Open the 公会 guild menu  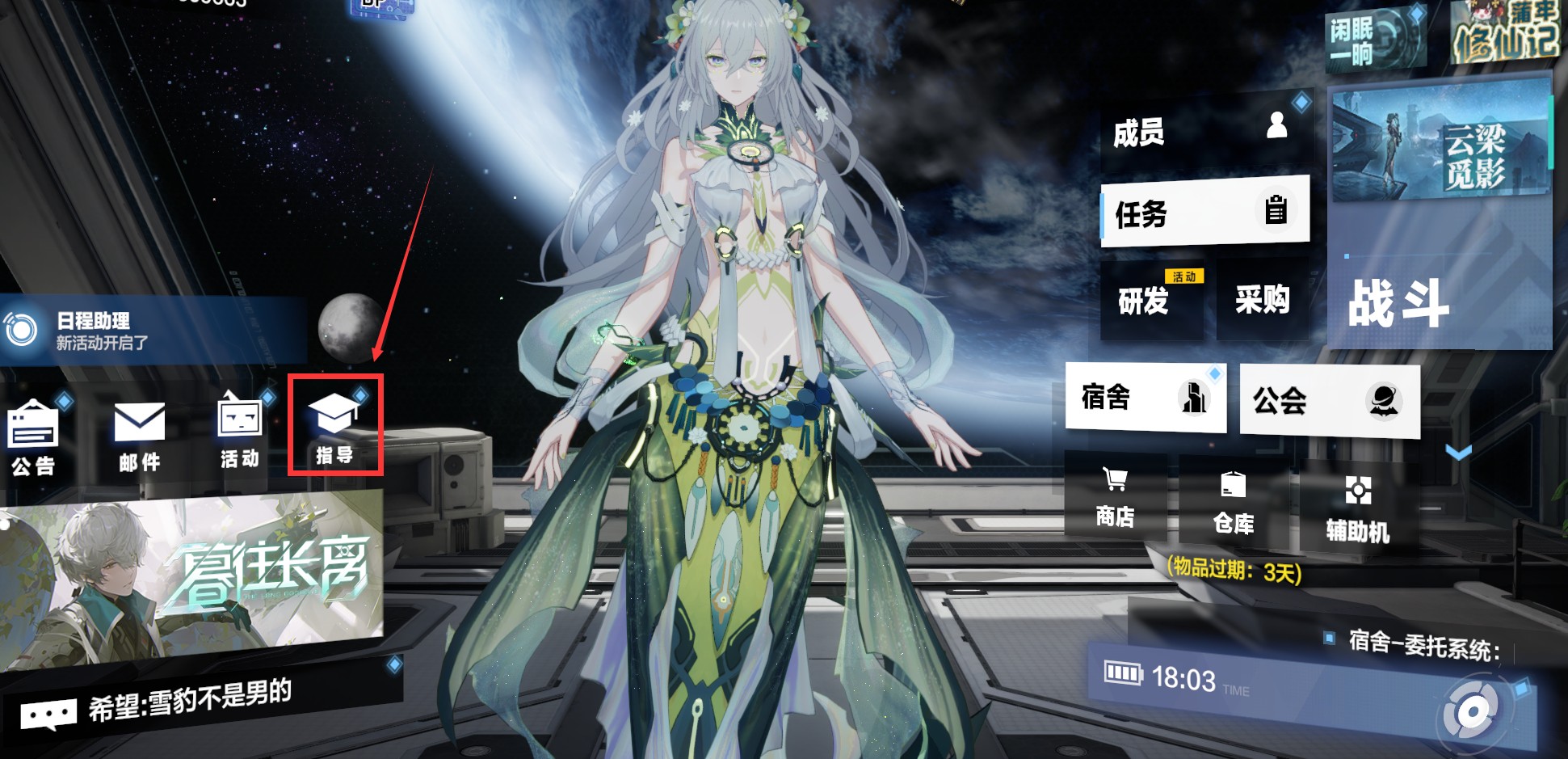[1329, 401]
